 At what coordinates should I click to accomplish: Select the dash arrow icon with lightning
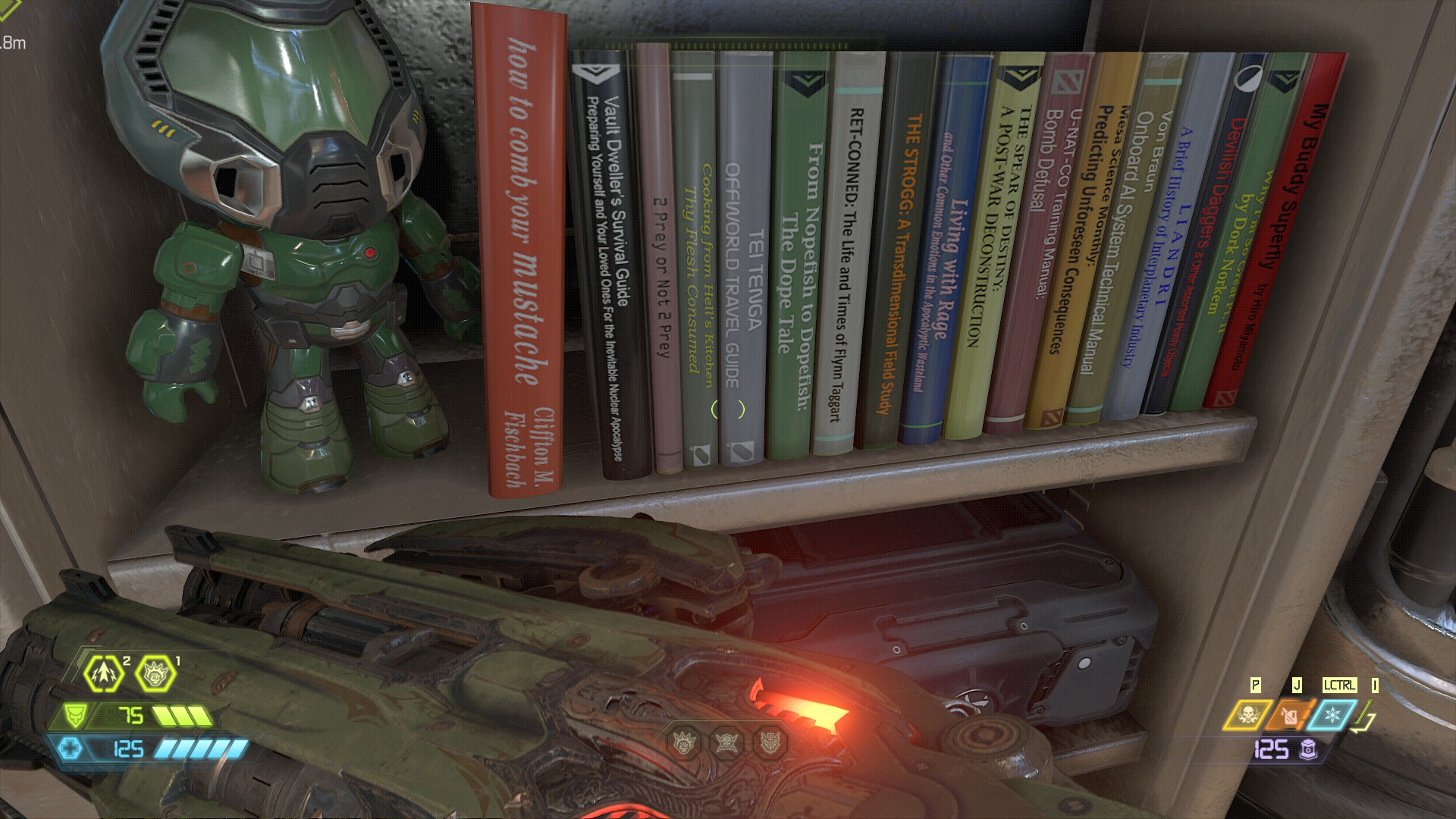[103, 673]
